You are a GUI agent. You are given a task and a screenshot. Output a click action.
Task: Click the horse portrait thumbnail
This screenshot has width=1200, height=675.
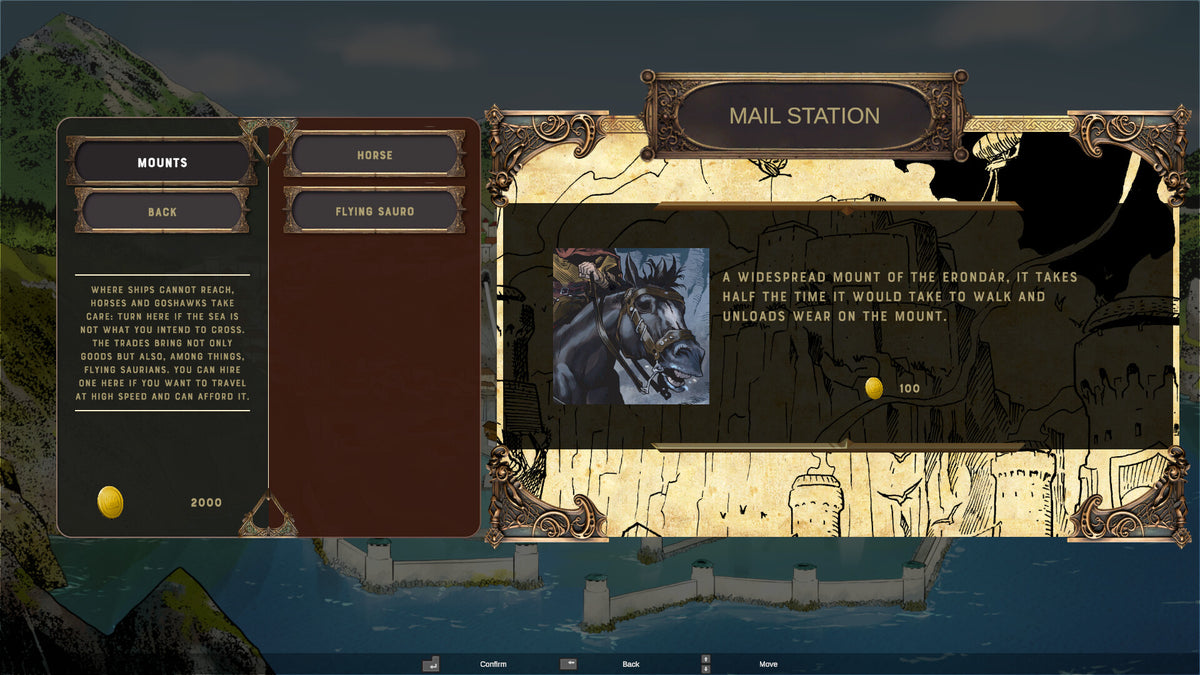pyautogui.click(x=631, y=326)
